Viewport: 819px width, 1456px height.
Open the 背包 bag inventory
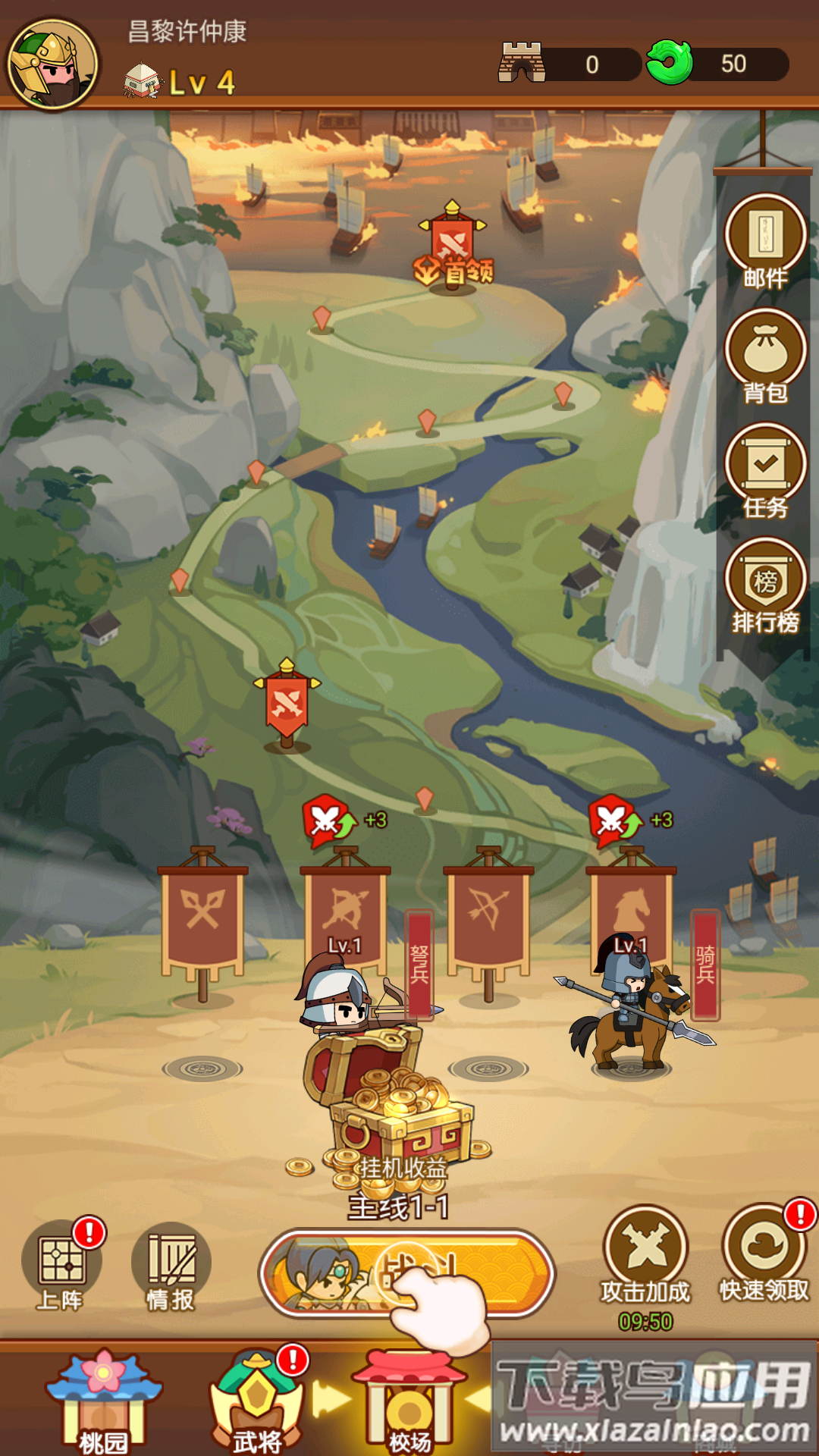[765, 356]
